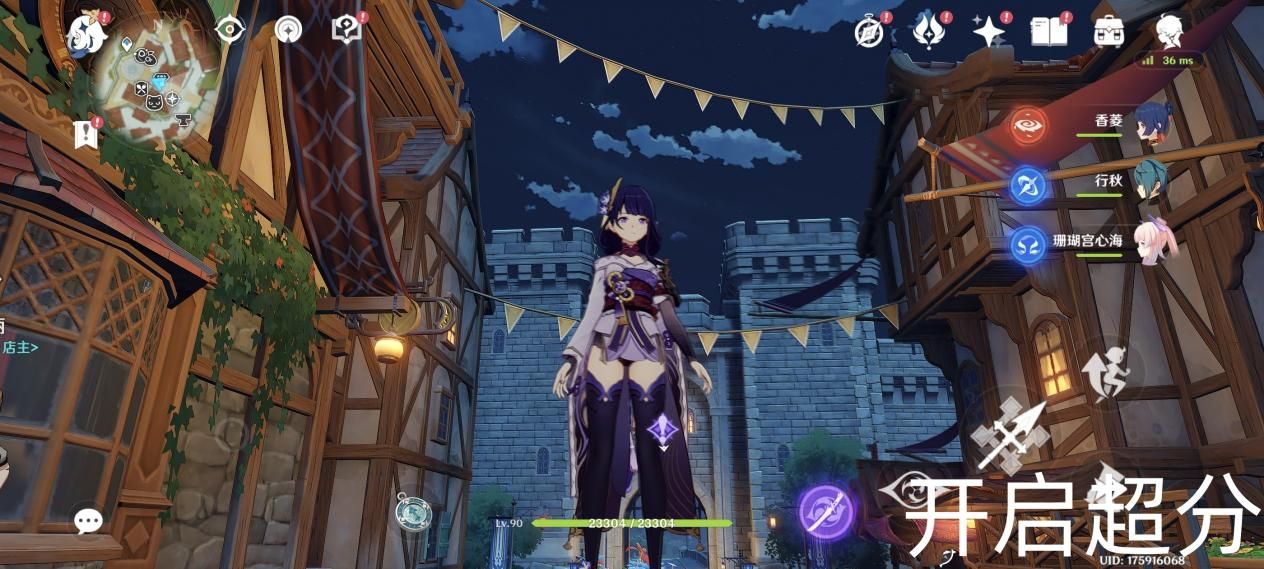Open the character profile head icon

tap(1168, 31)
